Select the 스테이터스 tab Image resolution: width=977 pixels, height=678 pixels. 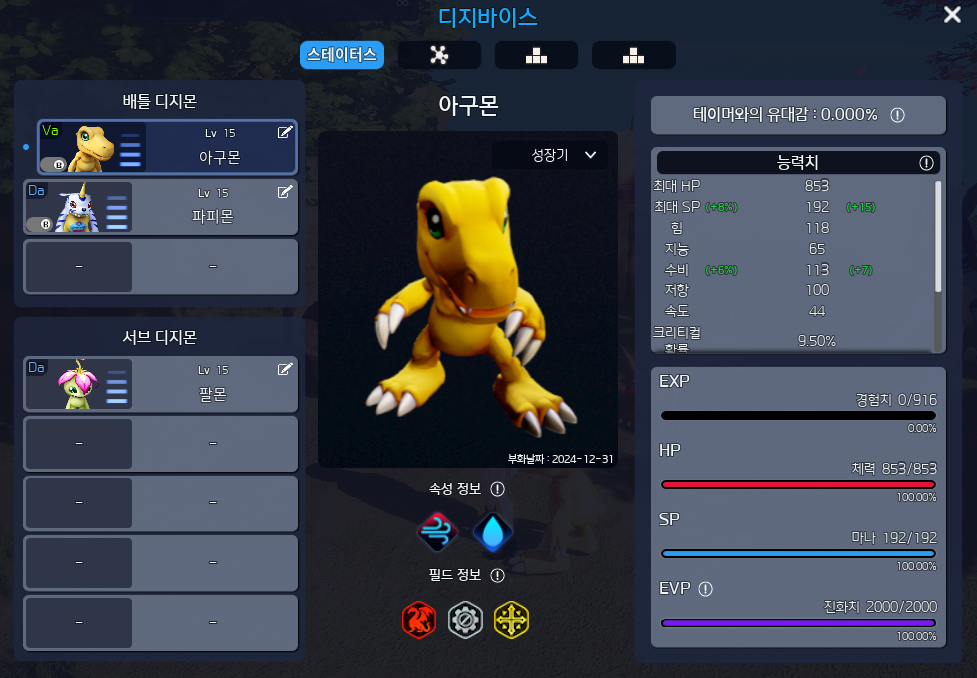point(342,55)
